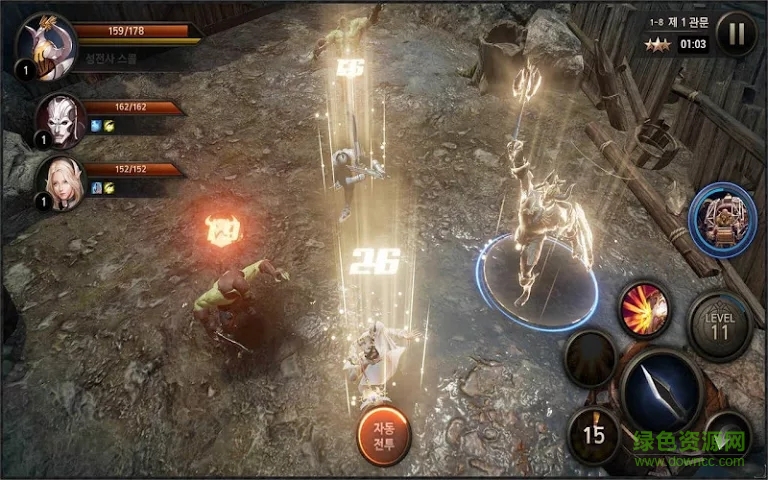
Task: Activate the blue-ringed golem summon icon
Action: 722,219
